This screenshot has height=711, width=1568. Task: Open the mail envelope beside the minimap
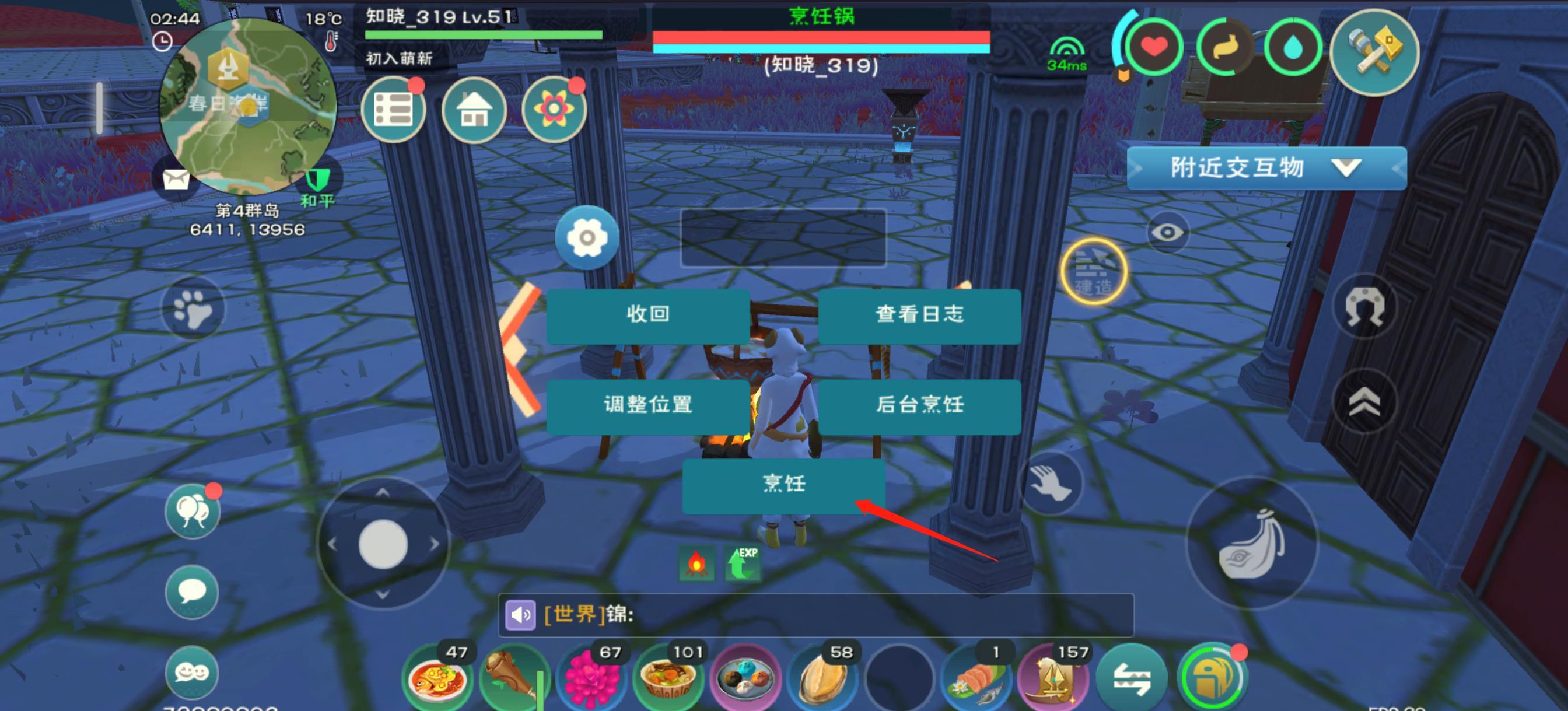[x=176, y=180]
